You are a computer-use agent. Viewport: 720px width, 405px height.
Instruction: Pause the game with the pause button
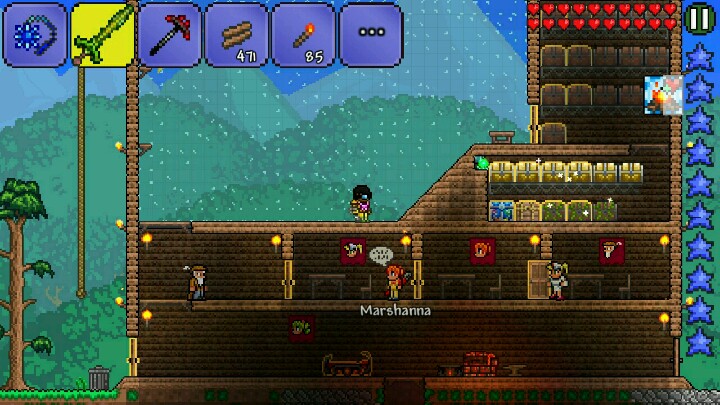tap(698, 19)
